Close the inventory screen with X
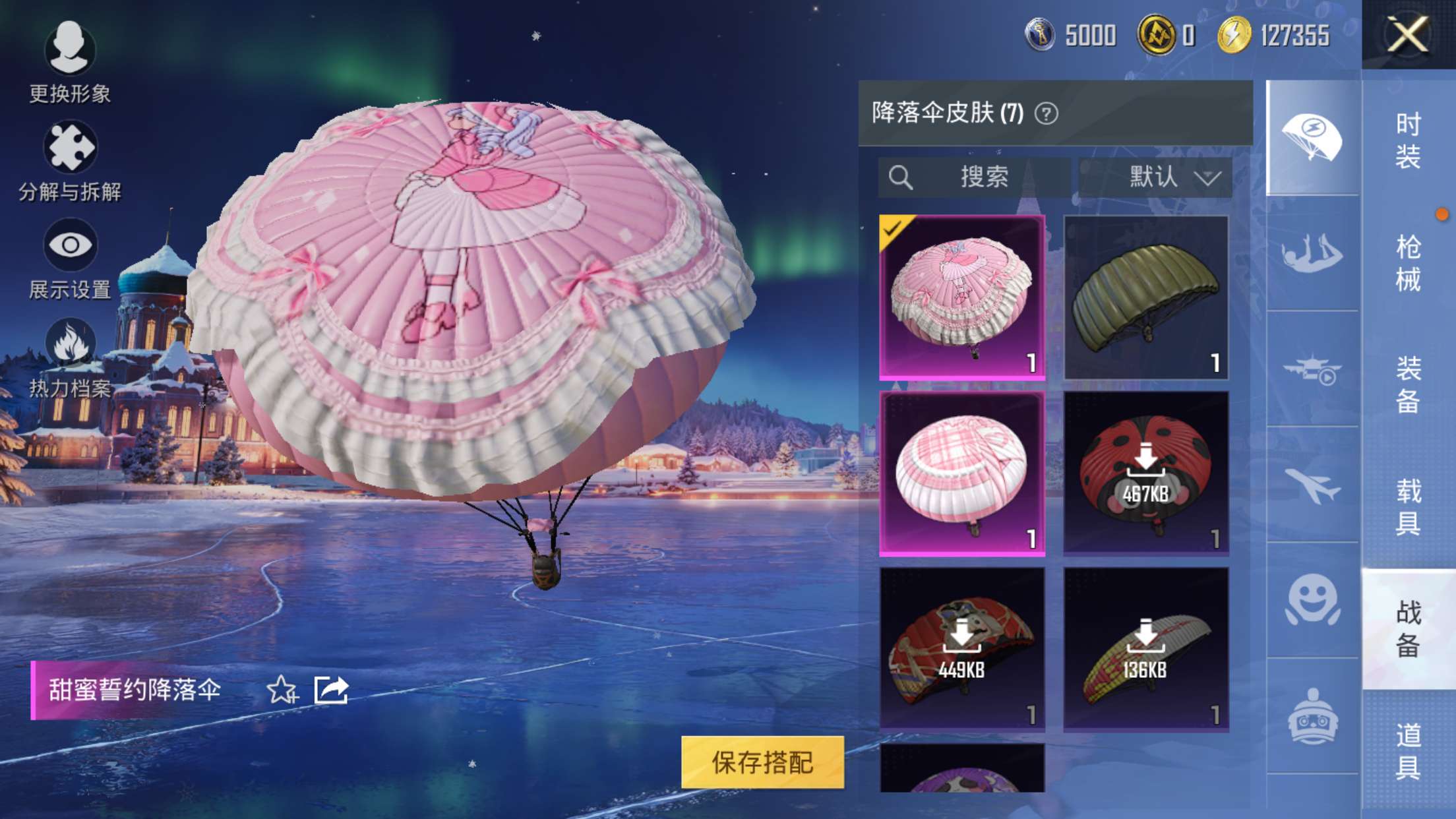 (x=1407, y=34)
